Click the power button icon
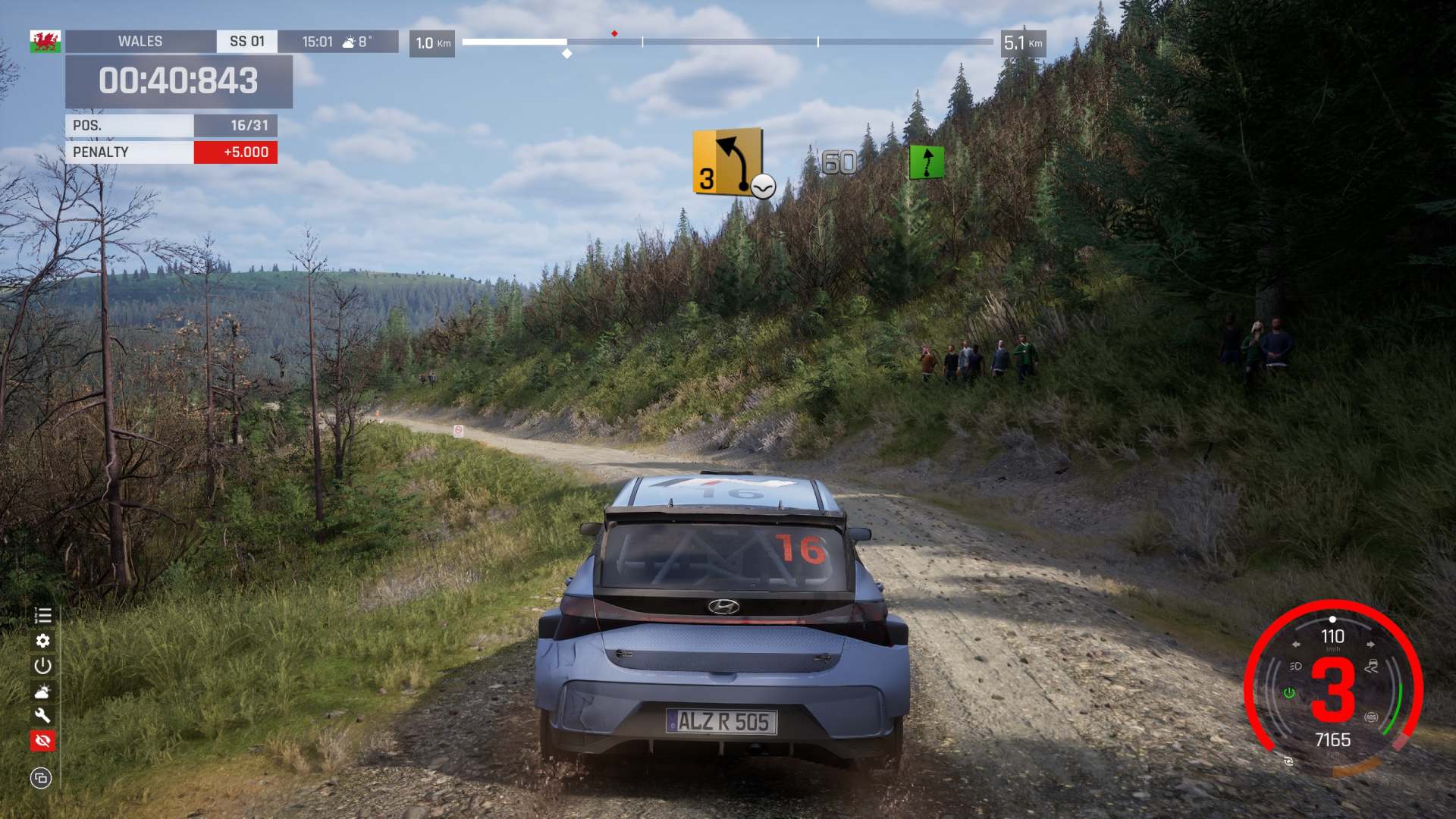This screenshot has height=819, width=1456. [x=42, y=666]
